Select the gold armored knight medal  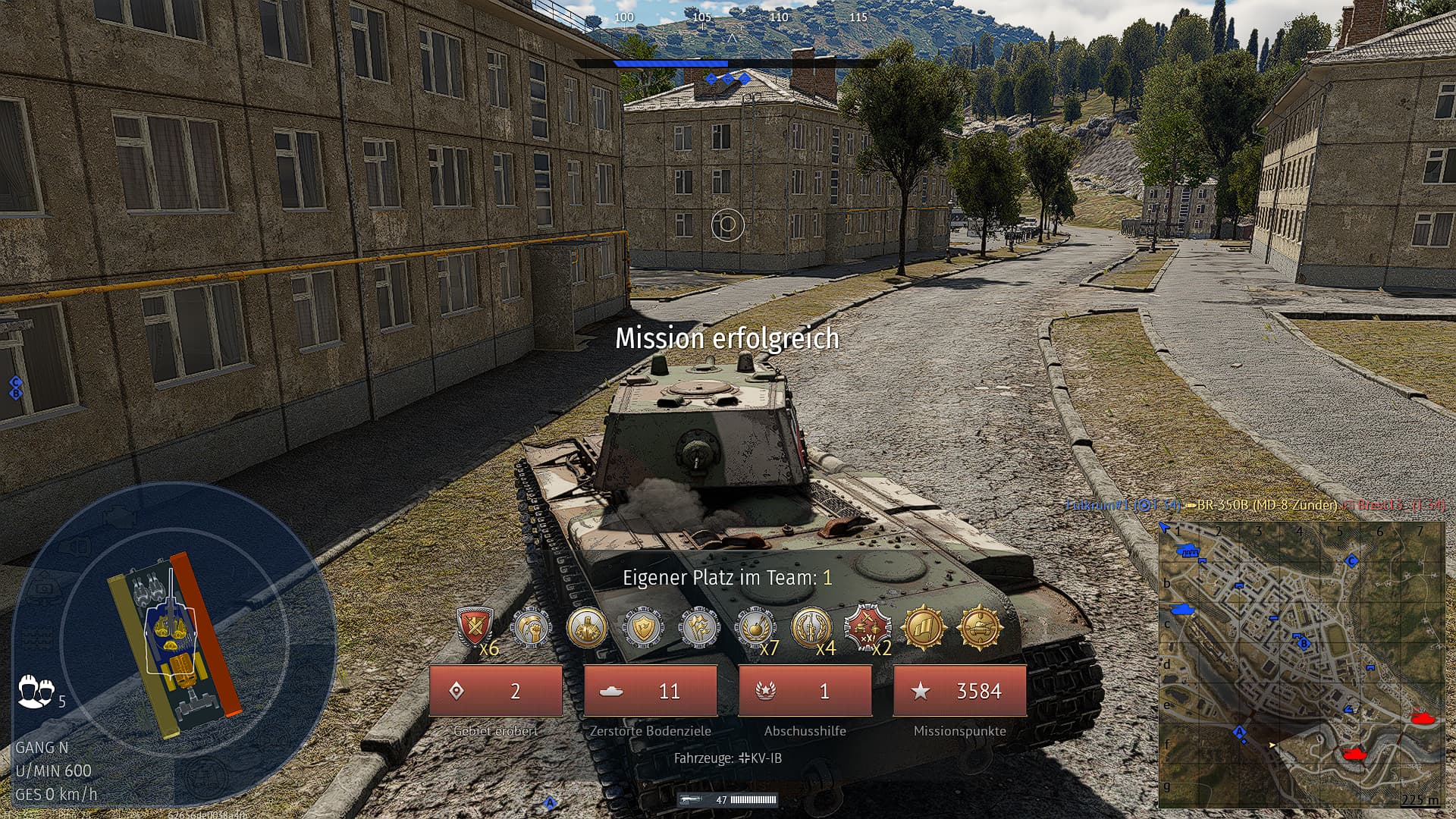coord(586,627)
